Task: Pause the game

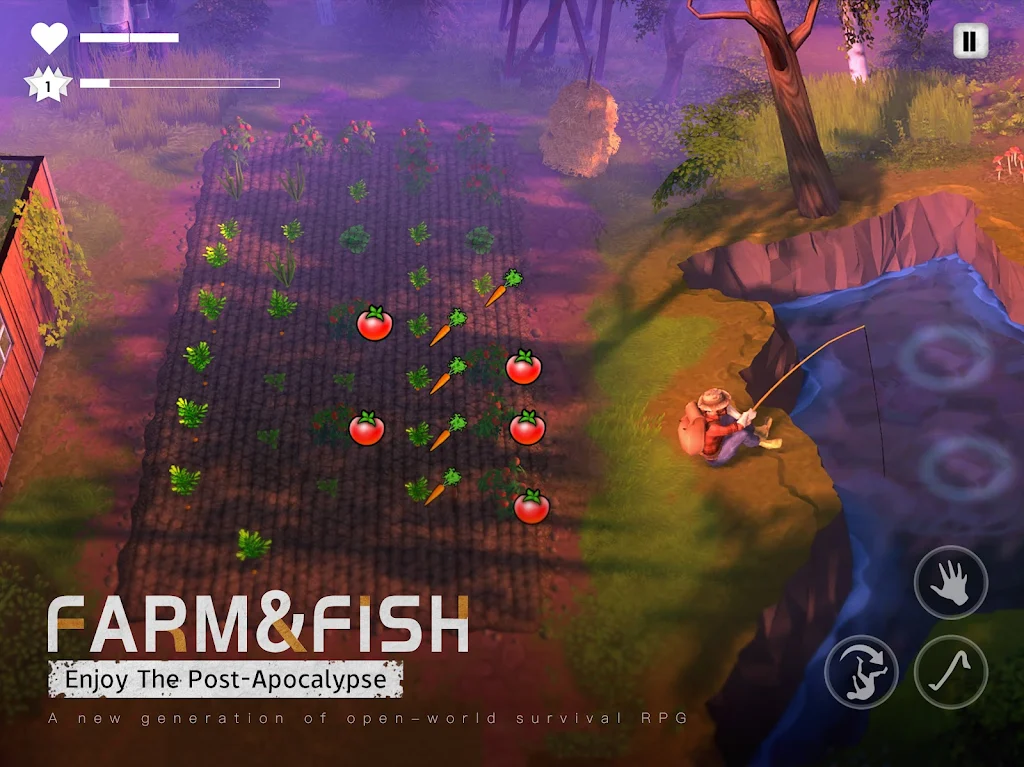Action: coord(968,41)
